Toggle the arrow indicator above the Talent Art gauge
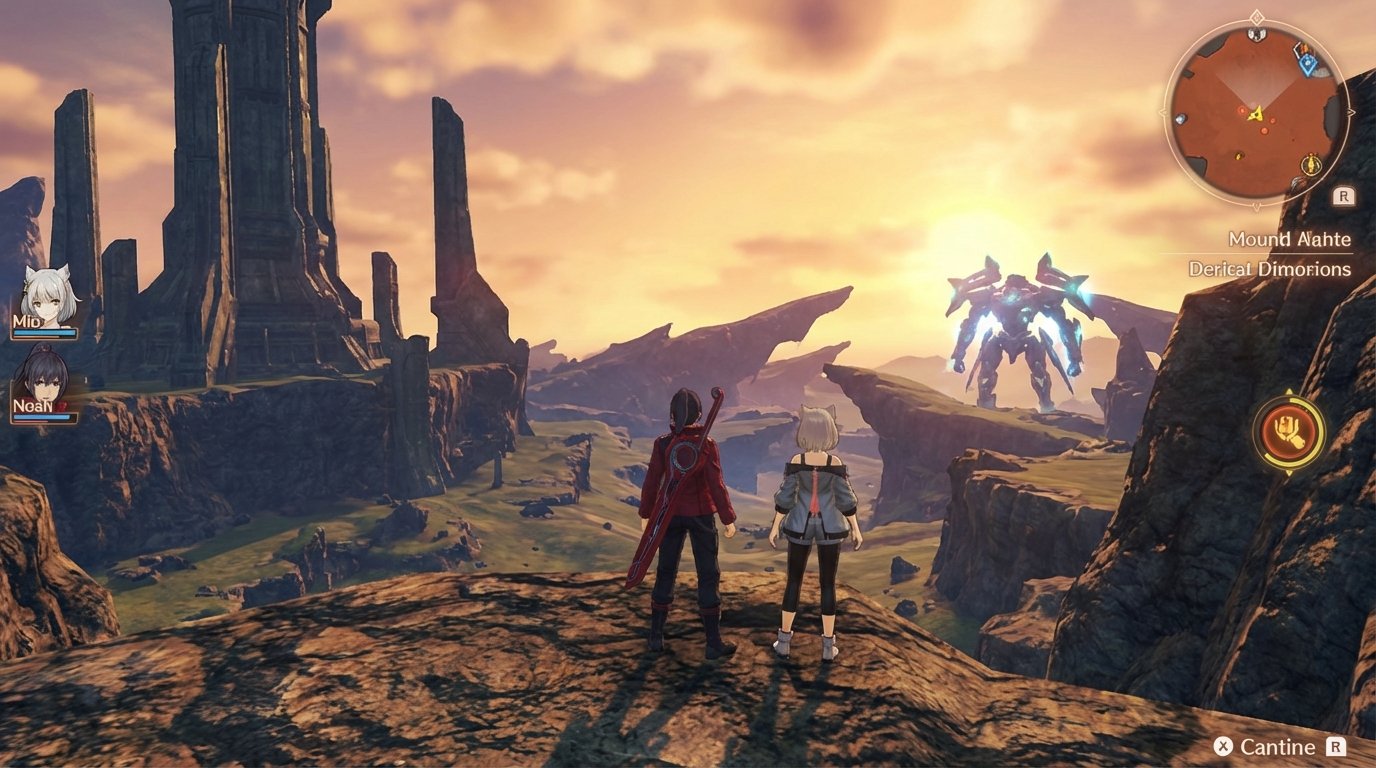This screenshot has height=768, width=1376. [x=1289, y=390]
